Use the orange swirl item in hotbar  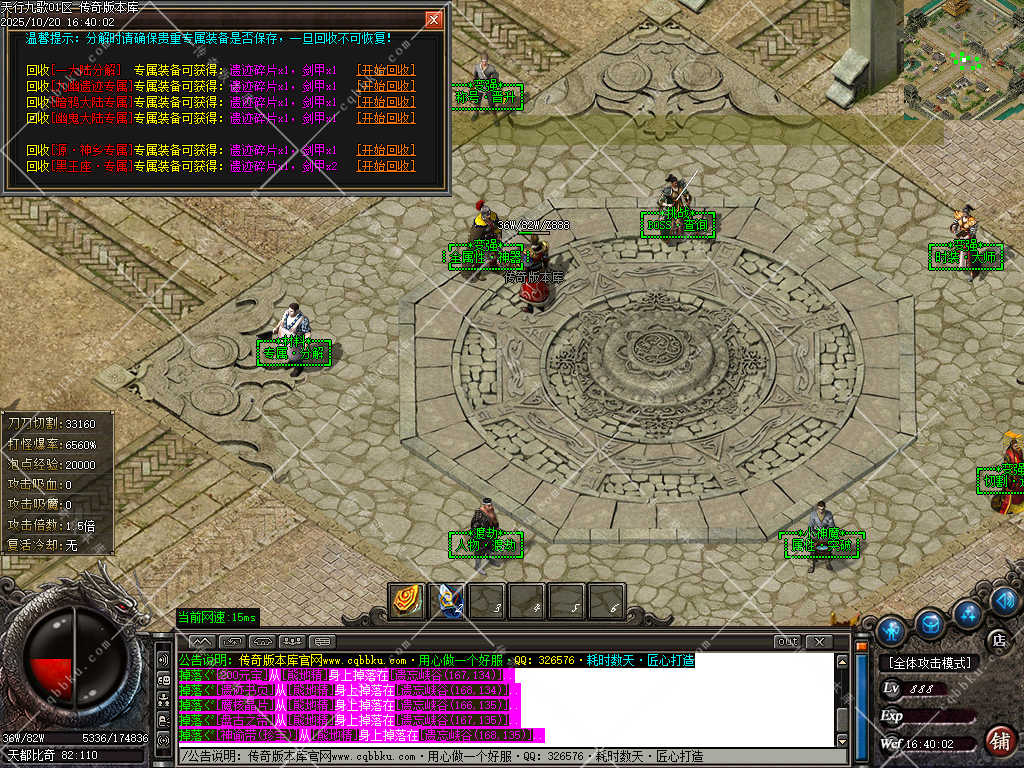coord(406,601)
